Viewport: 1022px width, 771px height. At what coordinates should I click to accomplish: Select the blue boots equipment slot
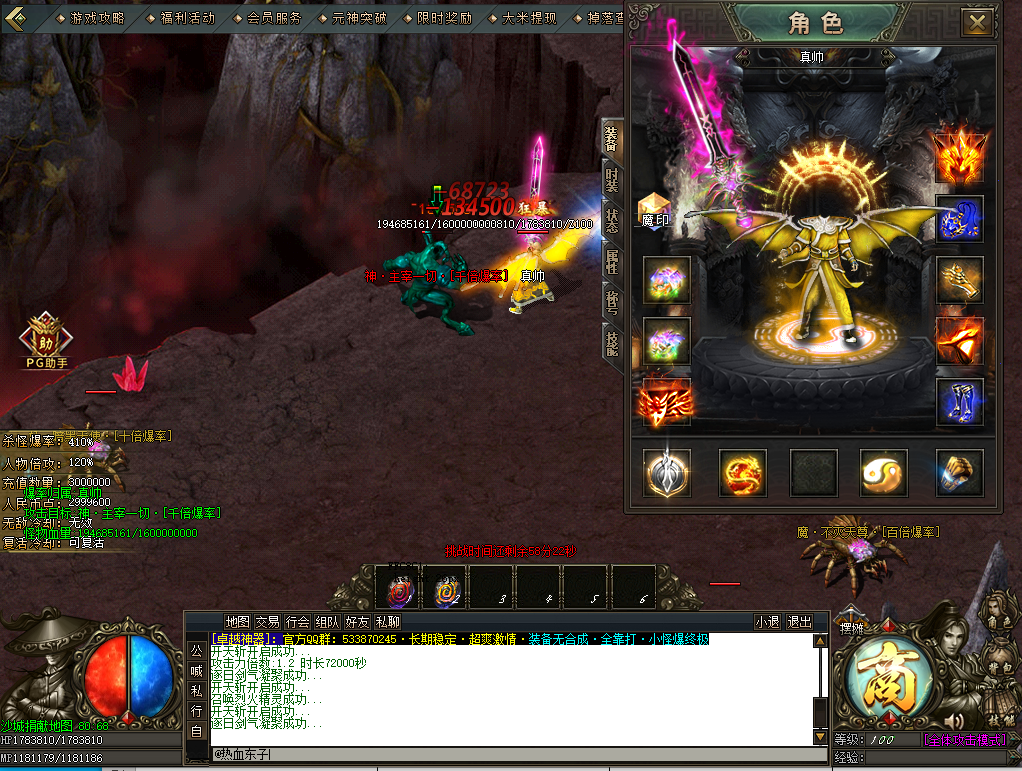(959, 403)
